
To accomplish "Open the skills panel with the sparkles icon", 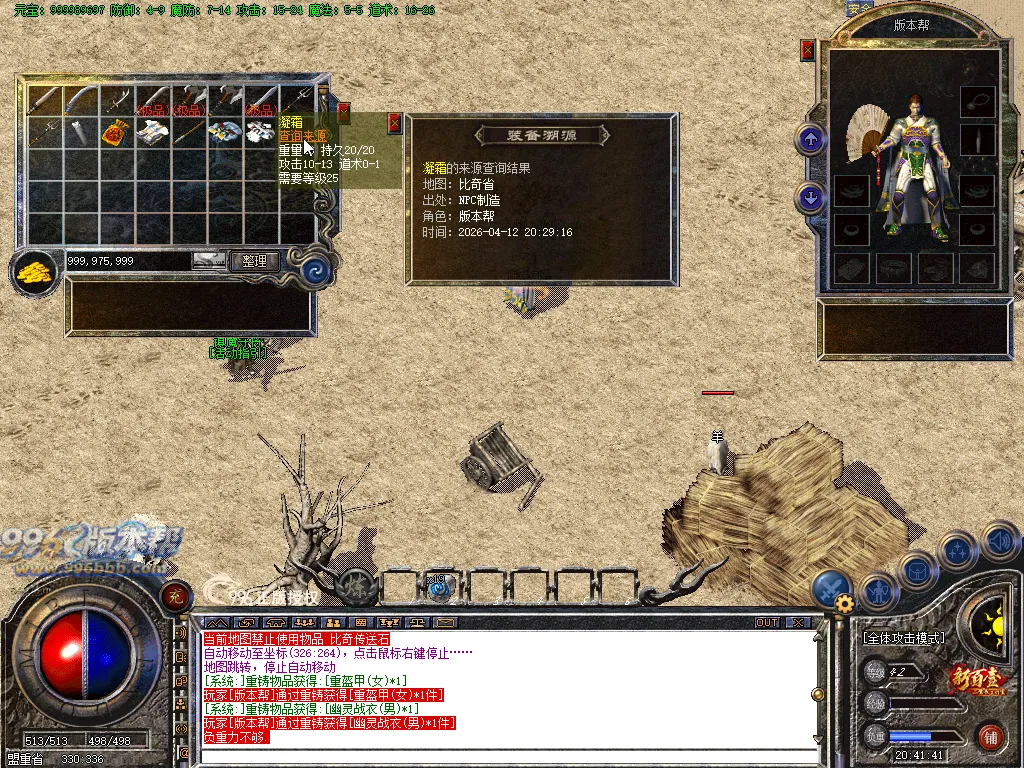I will point(958,551).
